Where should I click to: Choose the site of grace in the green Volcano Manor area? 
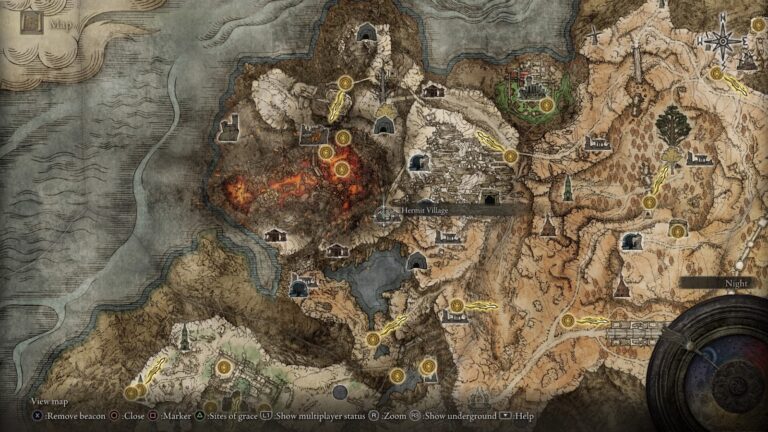click(546, 104)
